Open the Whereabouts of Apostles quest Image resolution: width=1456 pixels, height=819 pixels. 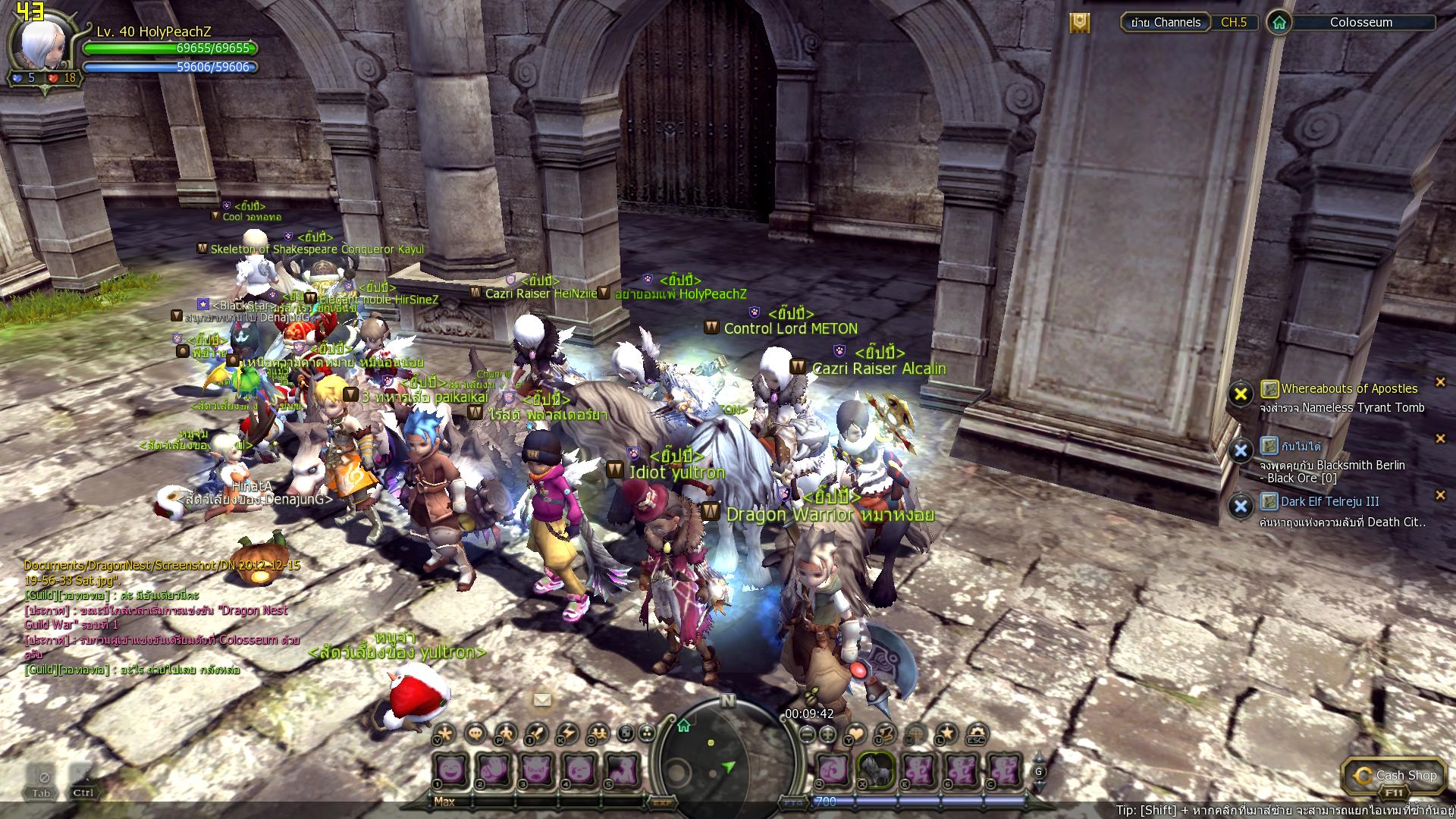(x=1348, y=388)
